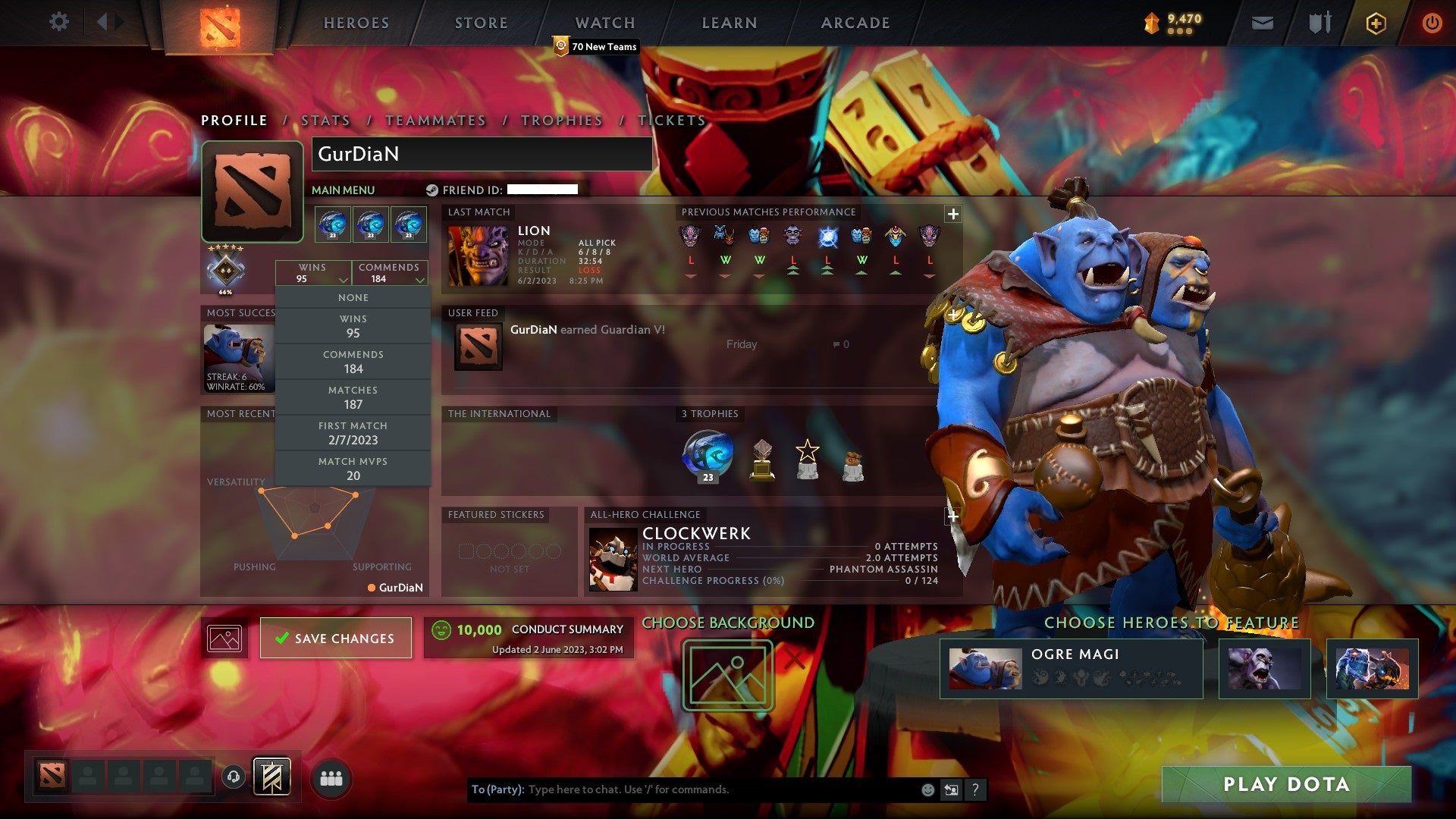Open Dota Plus via the hexagon plus icon
Image resolution: width=1456 pixels, height=819 pixels.
[1376, 23]
